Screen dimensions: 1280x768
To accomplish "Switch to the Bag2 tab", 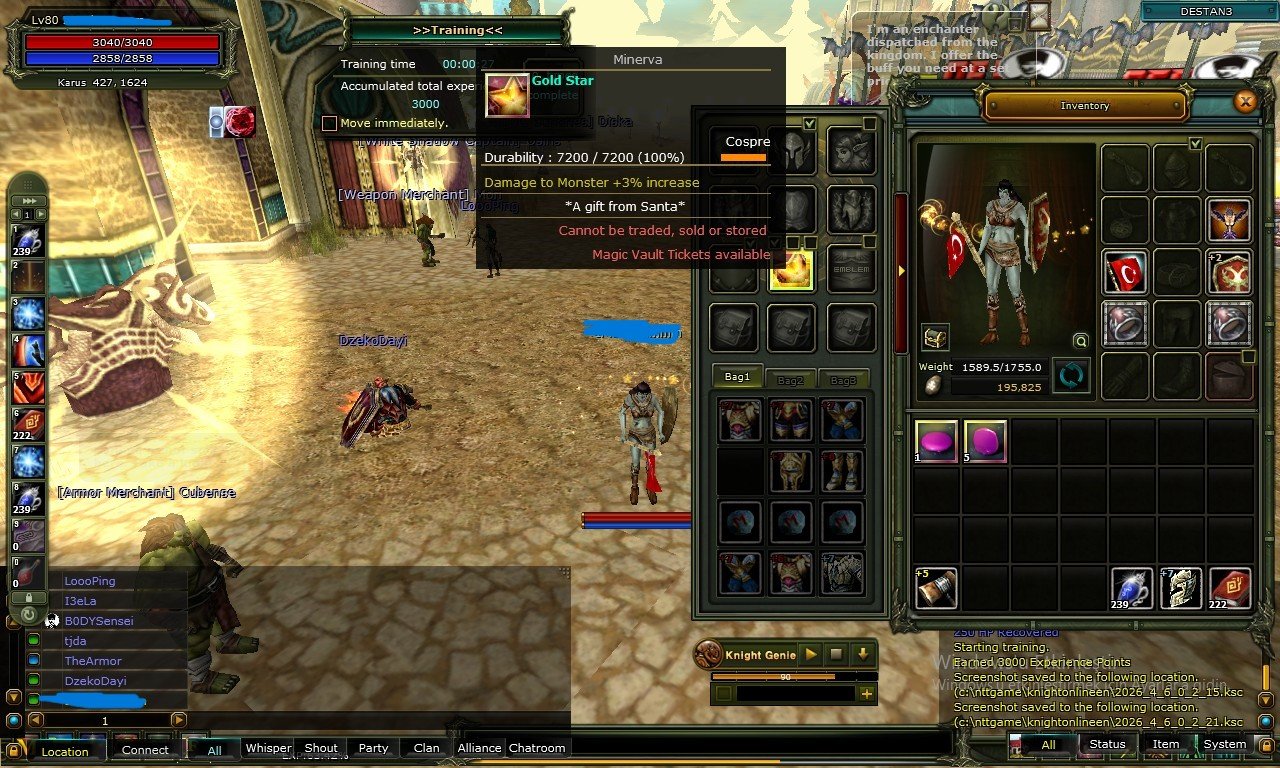I will 791,378.
